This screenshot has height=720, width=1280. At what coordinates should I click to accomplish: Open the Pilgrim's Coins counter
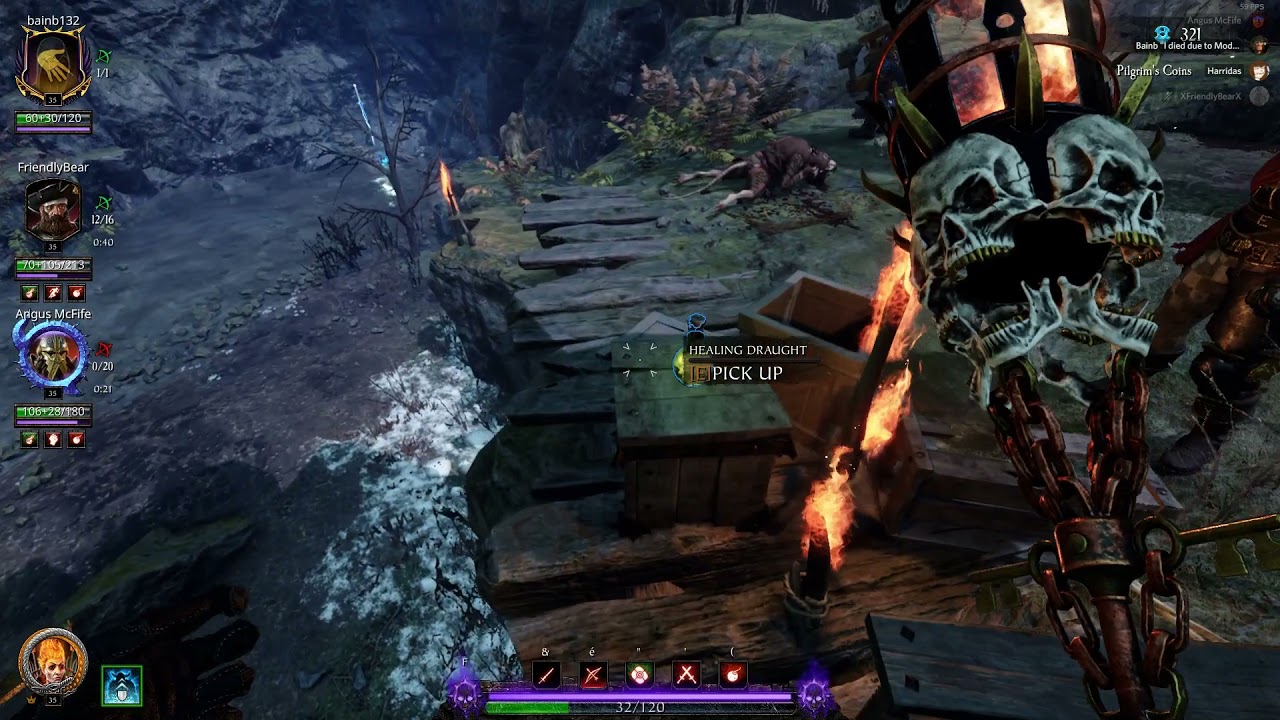pyautogui.click(x=1154, y=71)
